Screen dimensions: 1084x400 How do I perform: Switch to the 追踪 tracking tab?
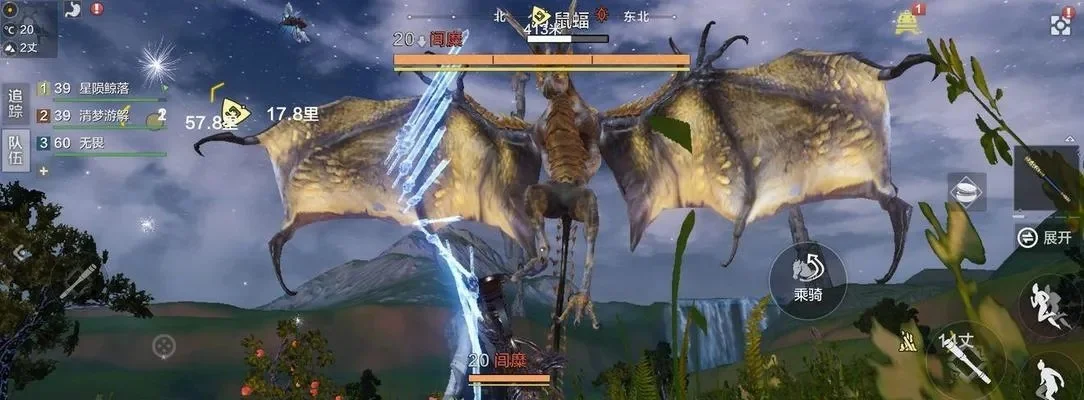(15, 104)
